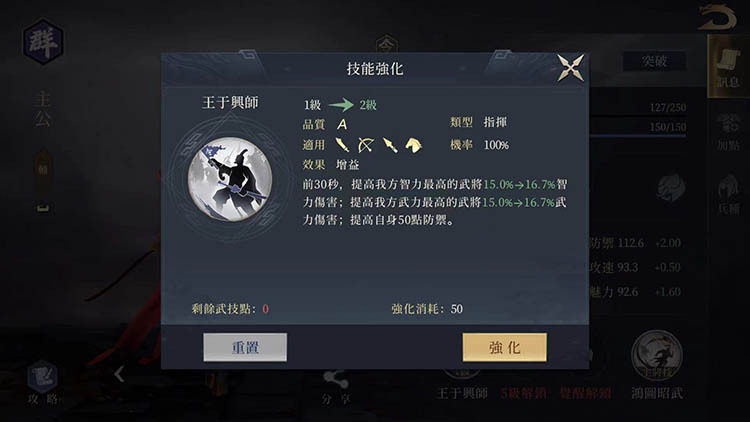Go to previous hero with left arrow
This screenshot has width=750, height=422.
(x=118, y=374)
